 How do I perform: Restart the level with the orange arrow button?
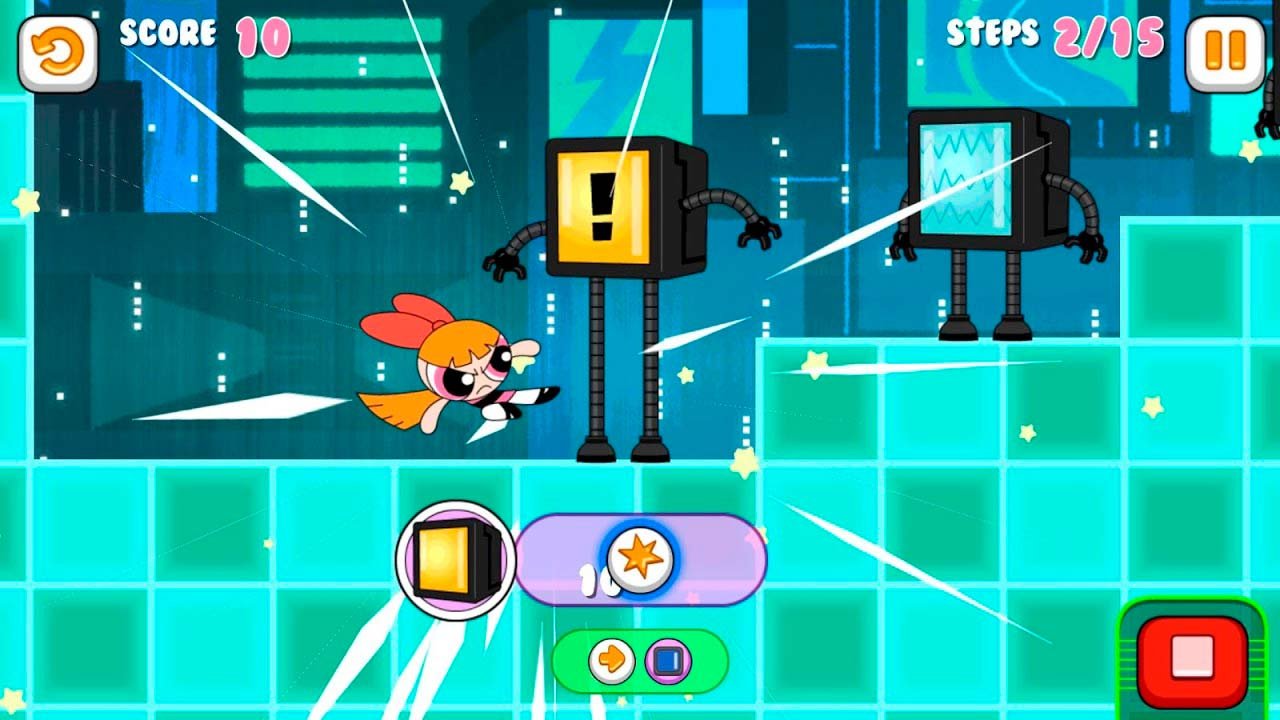58,53
